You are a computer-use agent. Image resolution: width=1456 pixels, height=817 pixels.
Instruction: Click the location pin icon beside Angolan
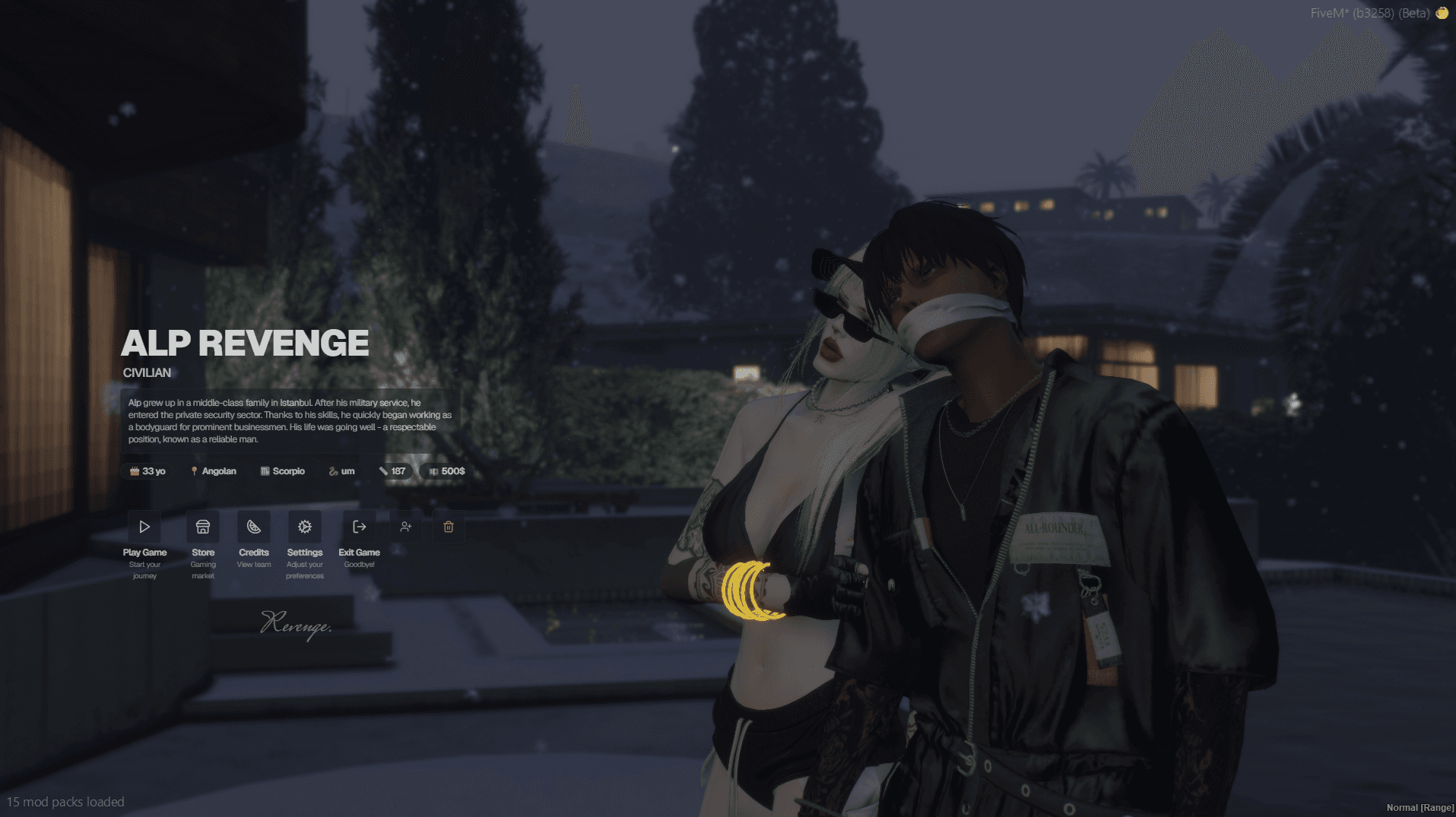click(x=193, y=470)
